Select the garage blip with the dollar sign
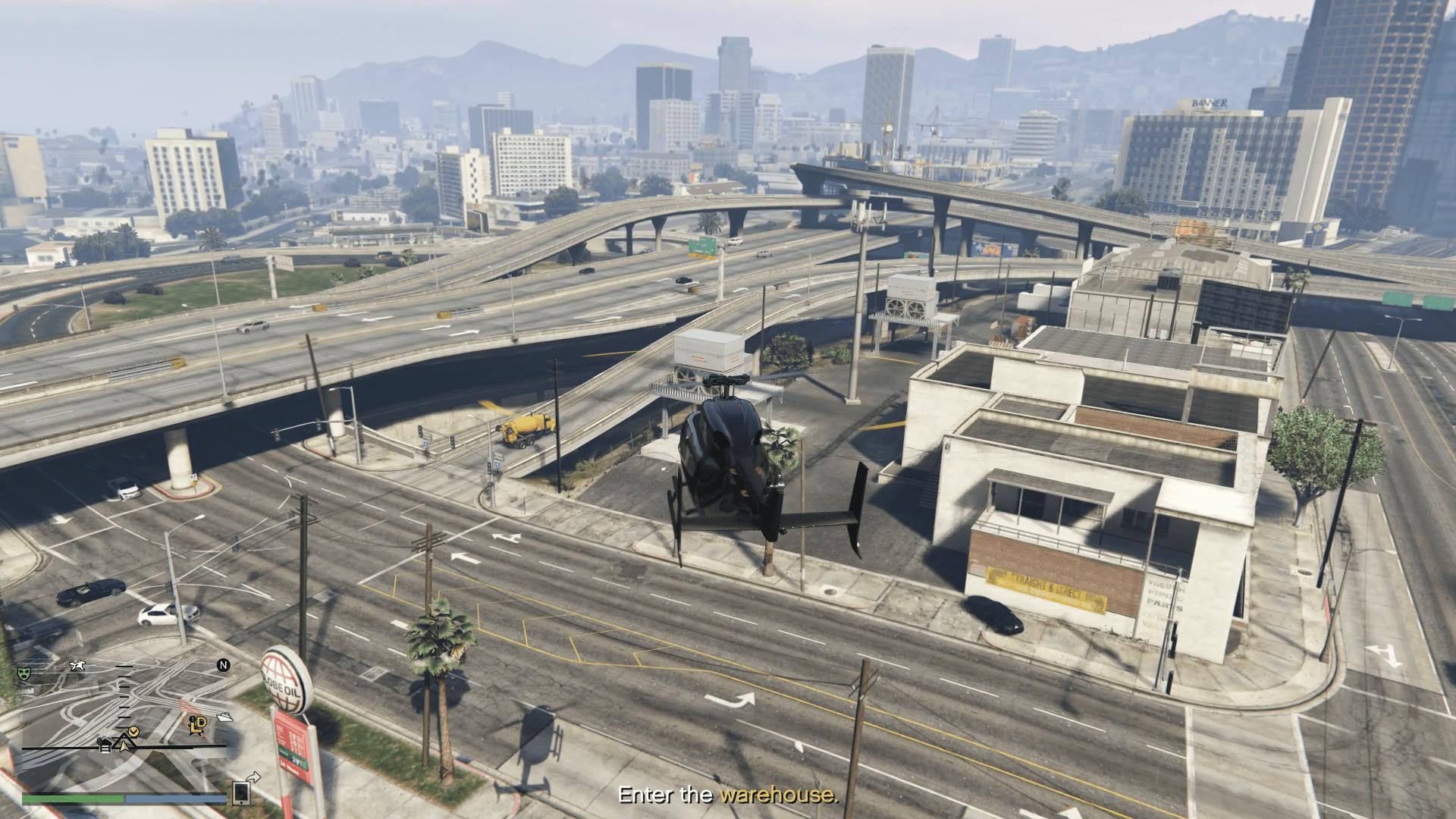This screenshot has height=819, width=1456. coord(105,744)
